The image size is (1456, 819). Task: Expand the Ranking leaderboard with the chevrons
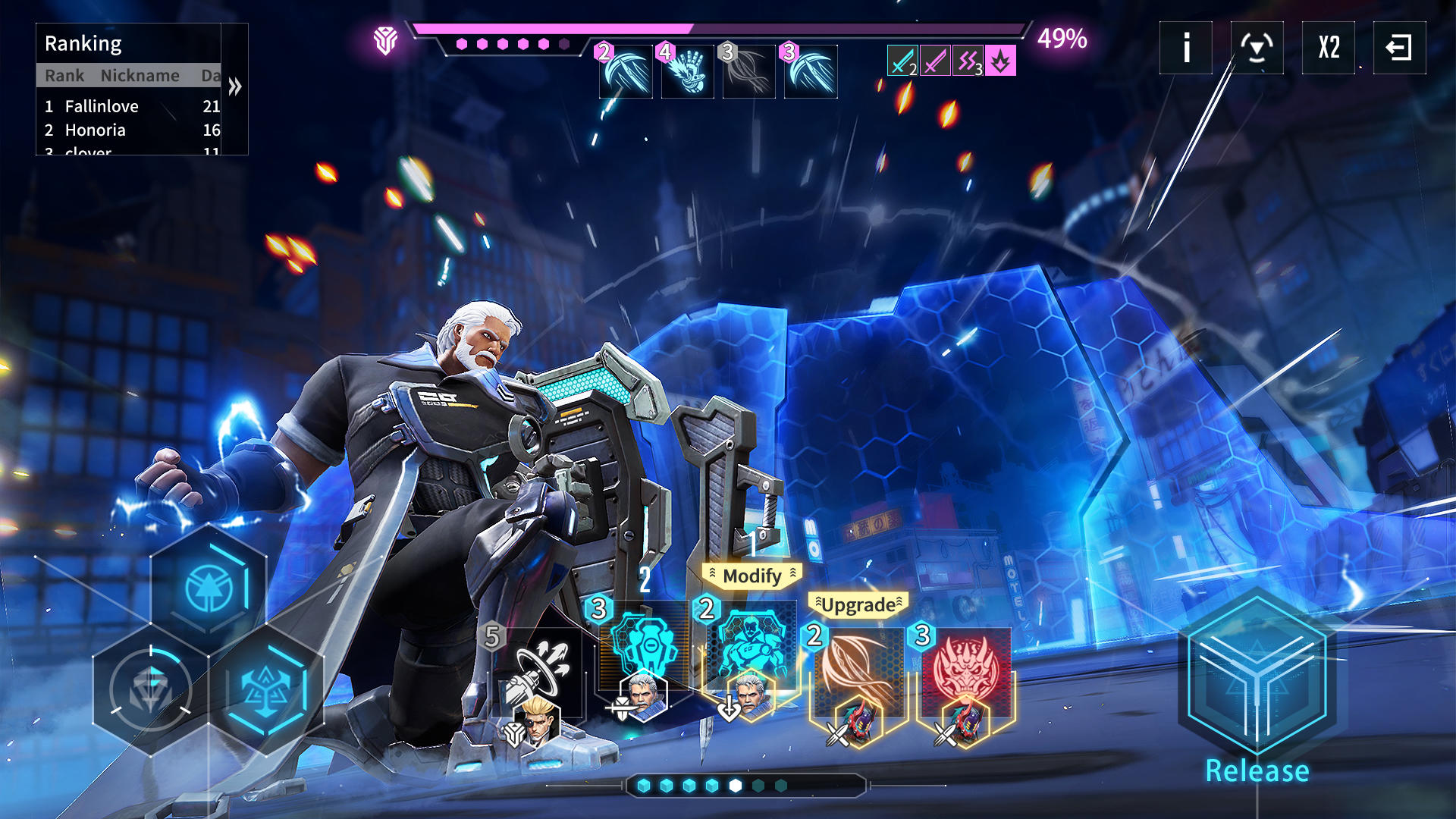pos(234,87)
